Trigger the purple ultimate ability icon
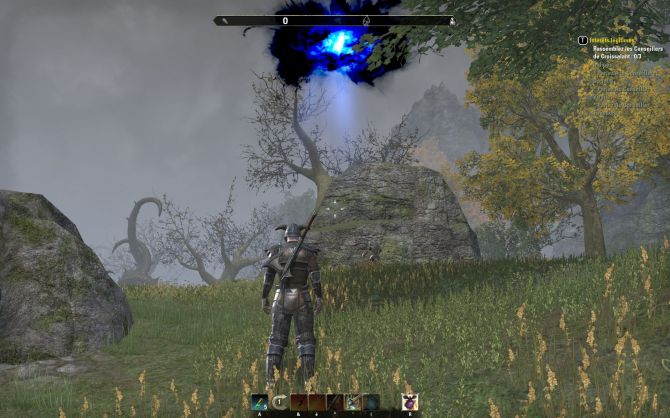This screenshot has width=670, height=418. click(409, 402)
